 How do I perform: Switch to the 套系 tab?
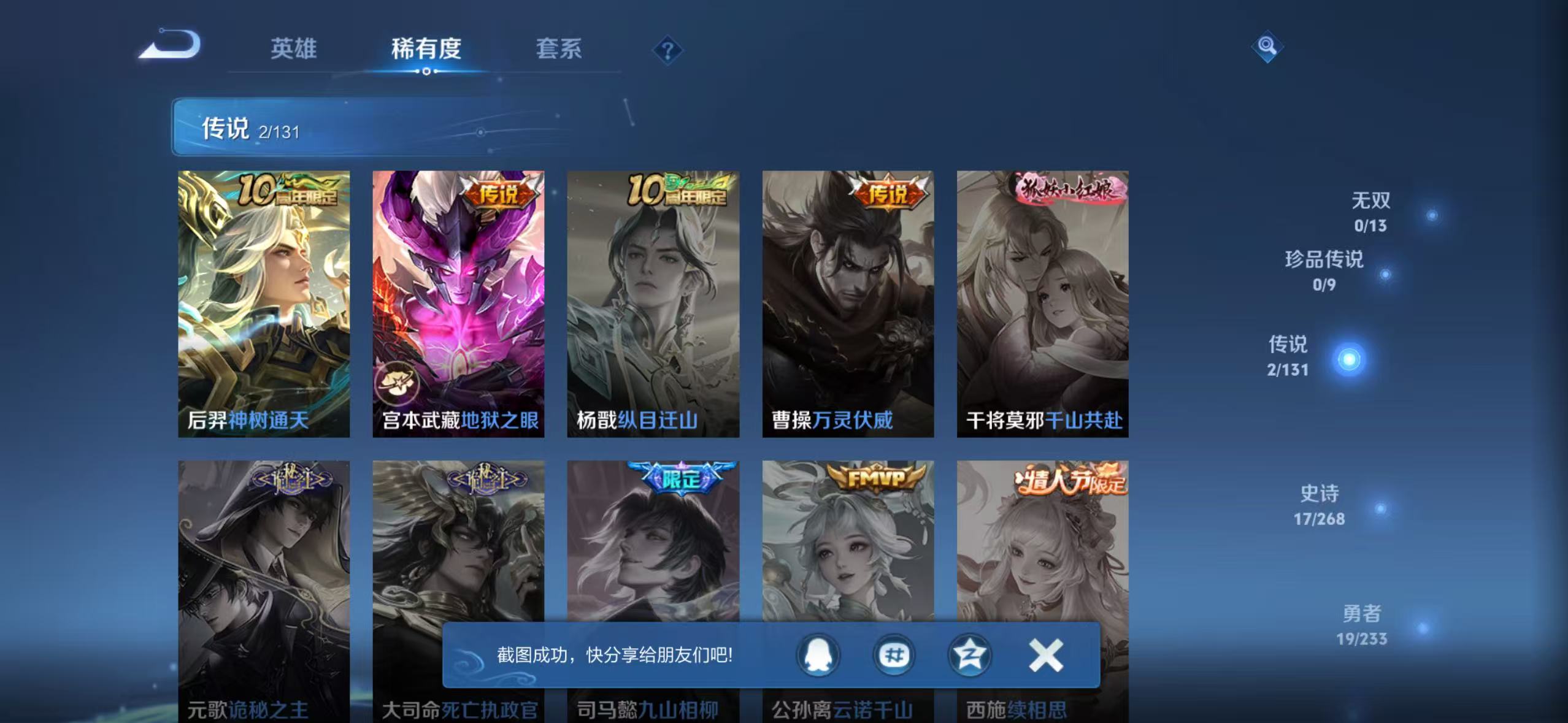pos(559,49)
